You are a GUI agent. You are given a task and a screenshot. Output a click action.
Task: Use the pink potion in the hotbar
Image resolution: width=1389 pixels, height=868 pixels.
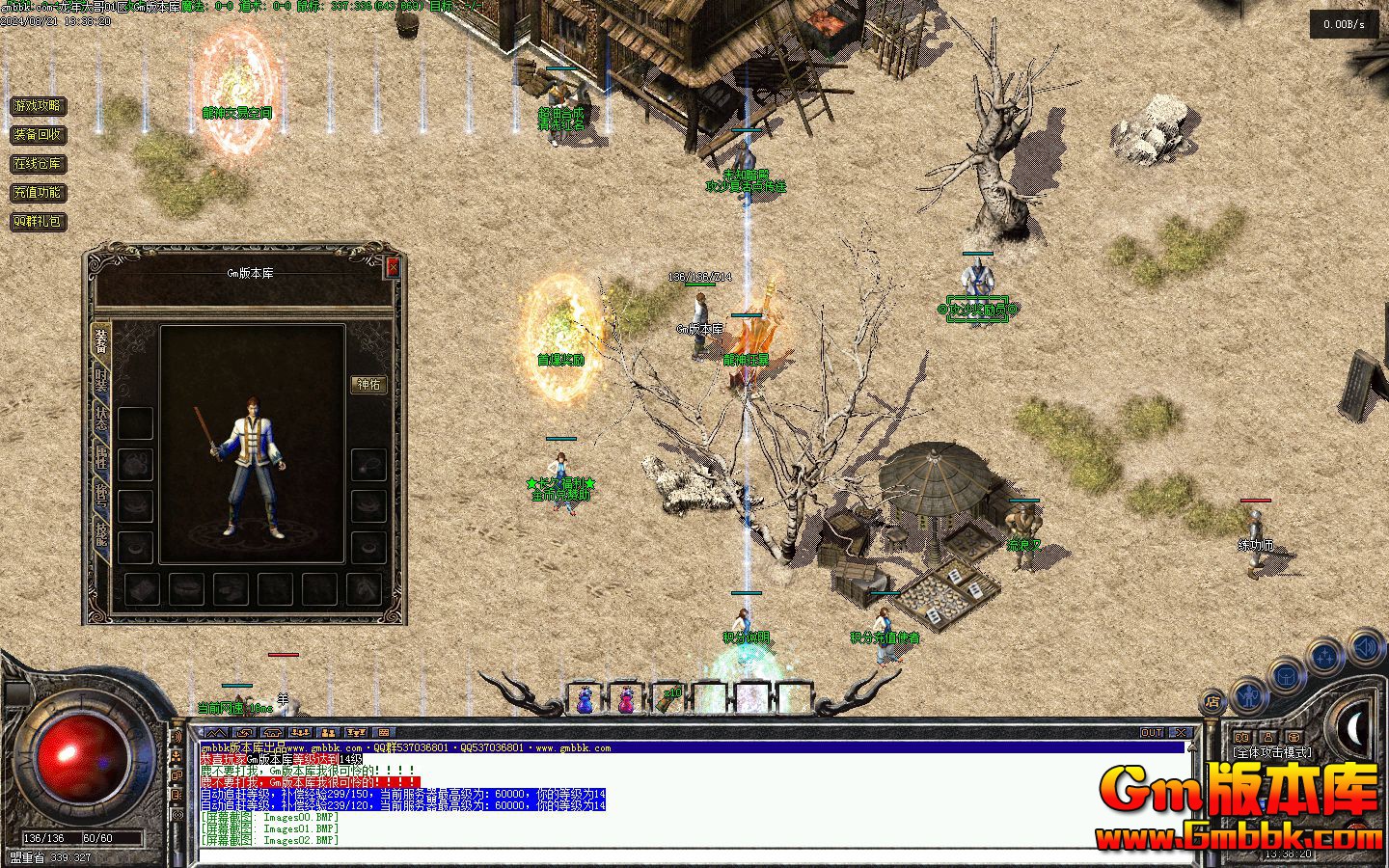click(x=627, y=698)
